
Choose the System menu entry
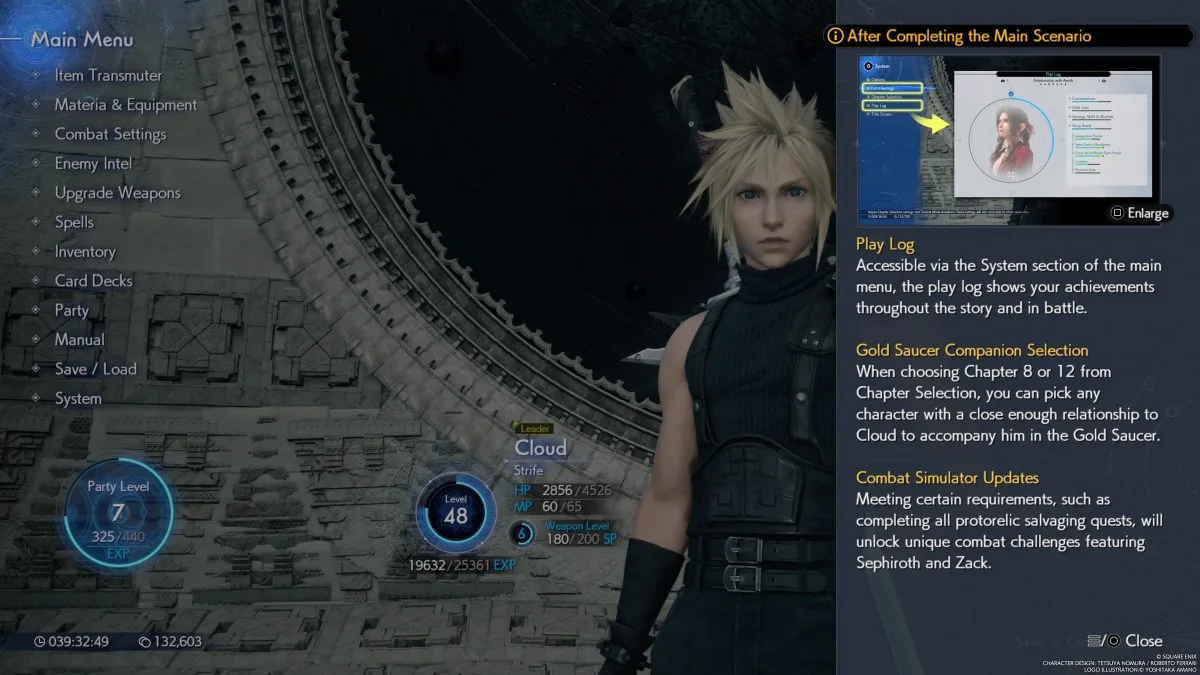point(78,398)
